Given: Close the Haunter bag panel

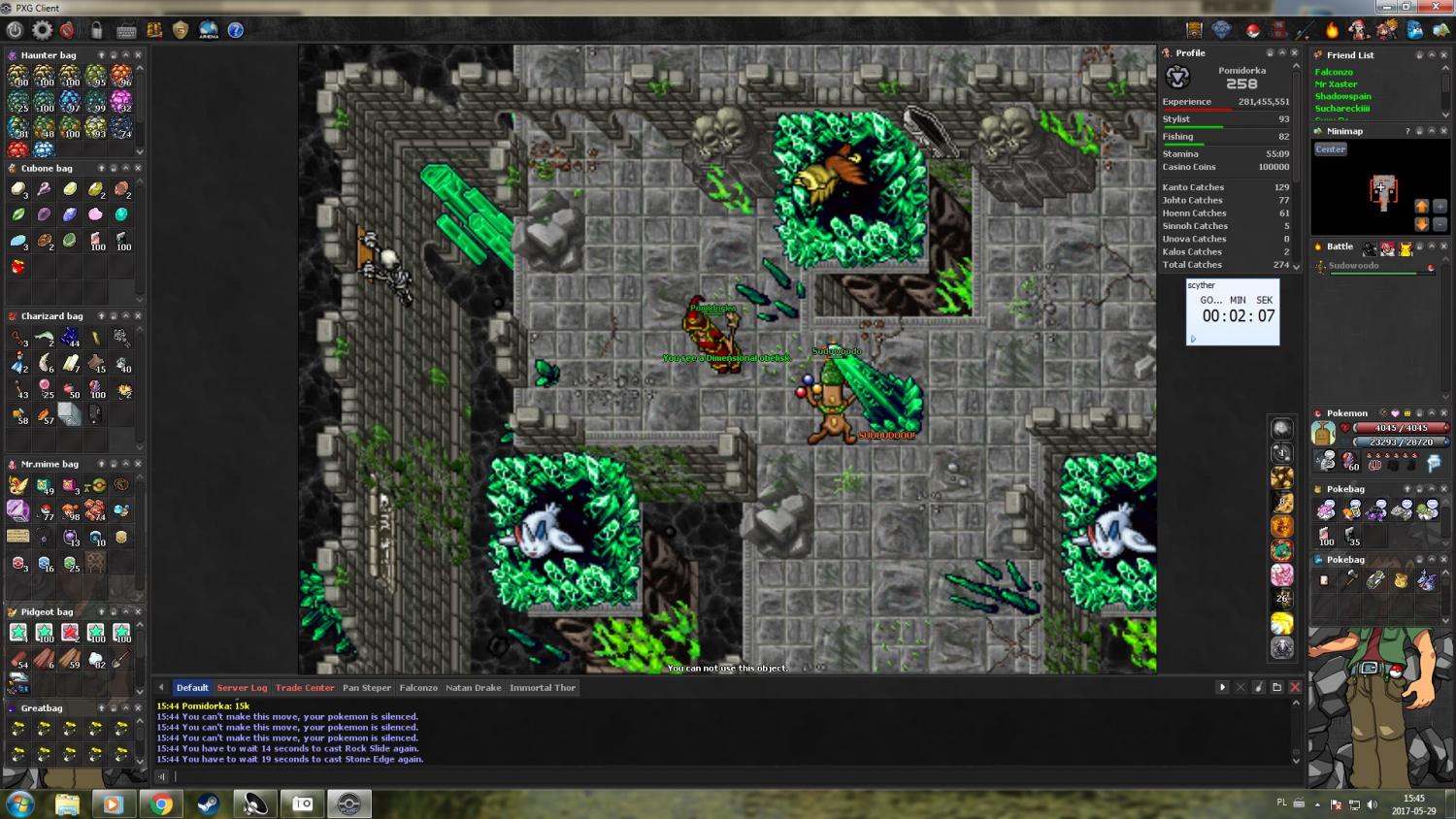Looking at the screenshot, I should coord(138,55).
